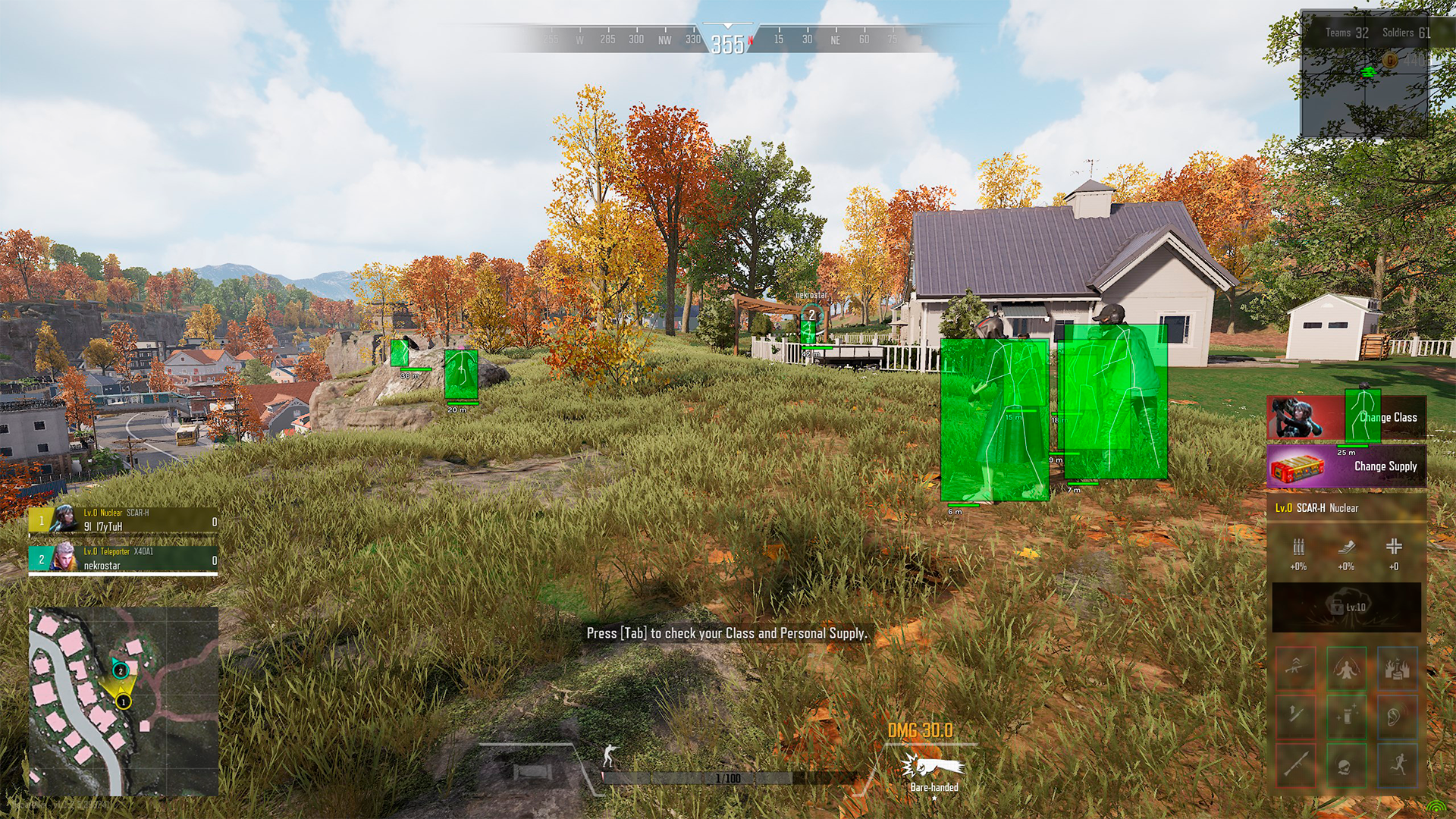Choose the rocket launcher perk icon
The width and height of the screenshot is (1456, 819).
pos(1296,764)
